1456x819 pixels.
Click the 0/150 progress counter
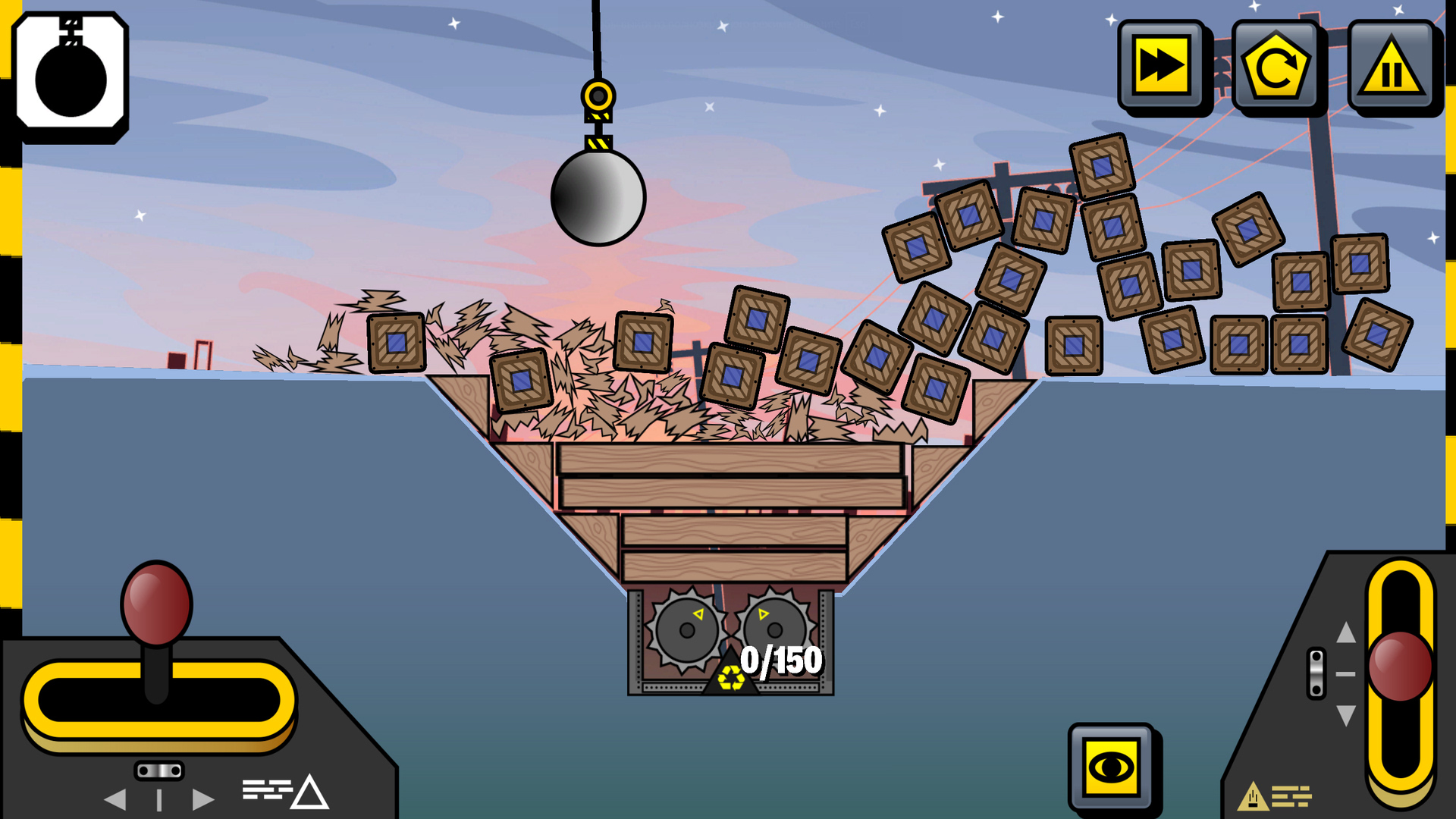coord(781,661)
